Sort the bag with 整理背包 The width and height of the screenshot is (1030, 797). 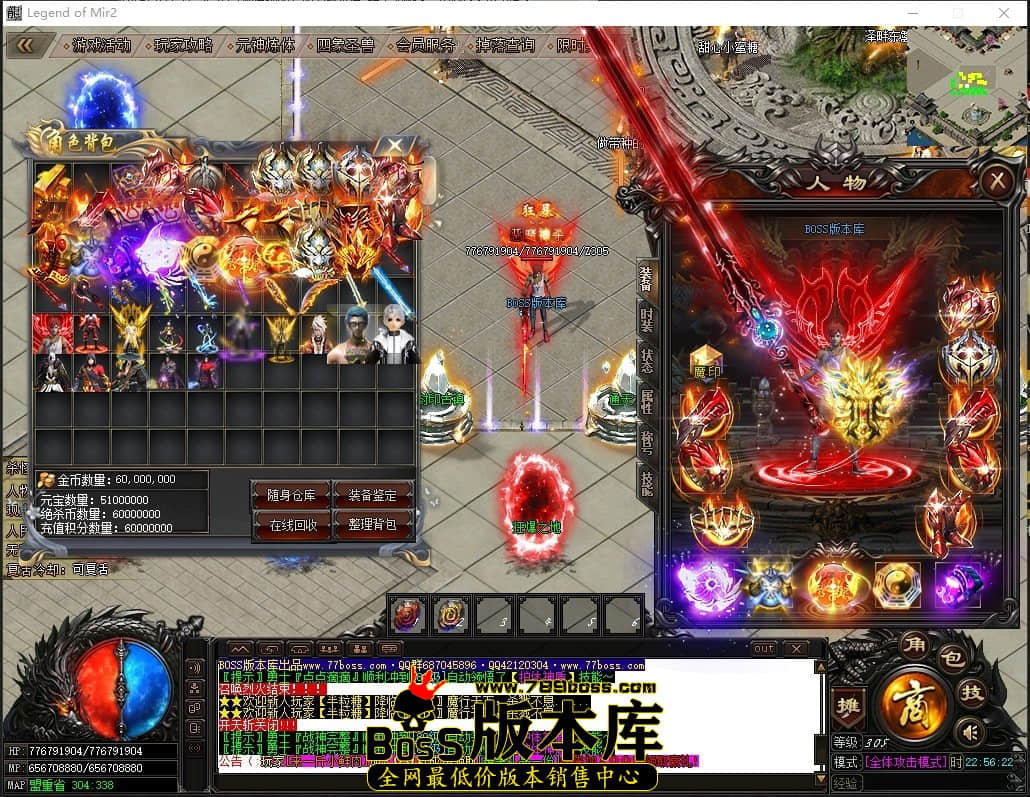372,524
